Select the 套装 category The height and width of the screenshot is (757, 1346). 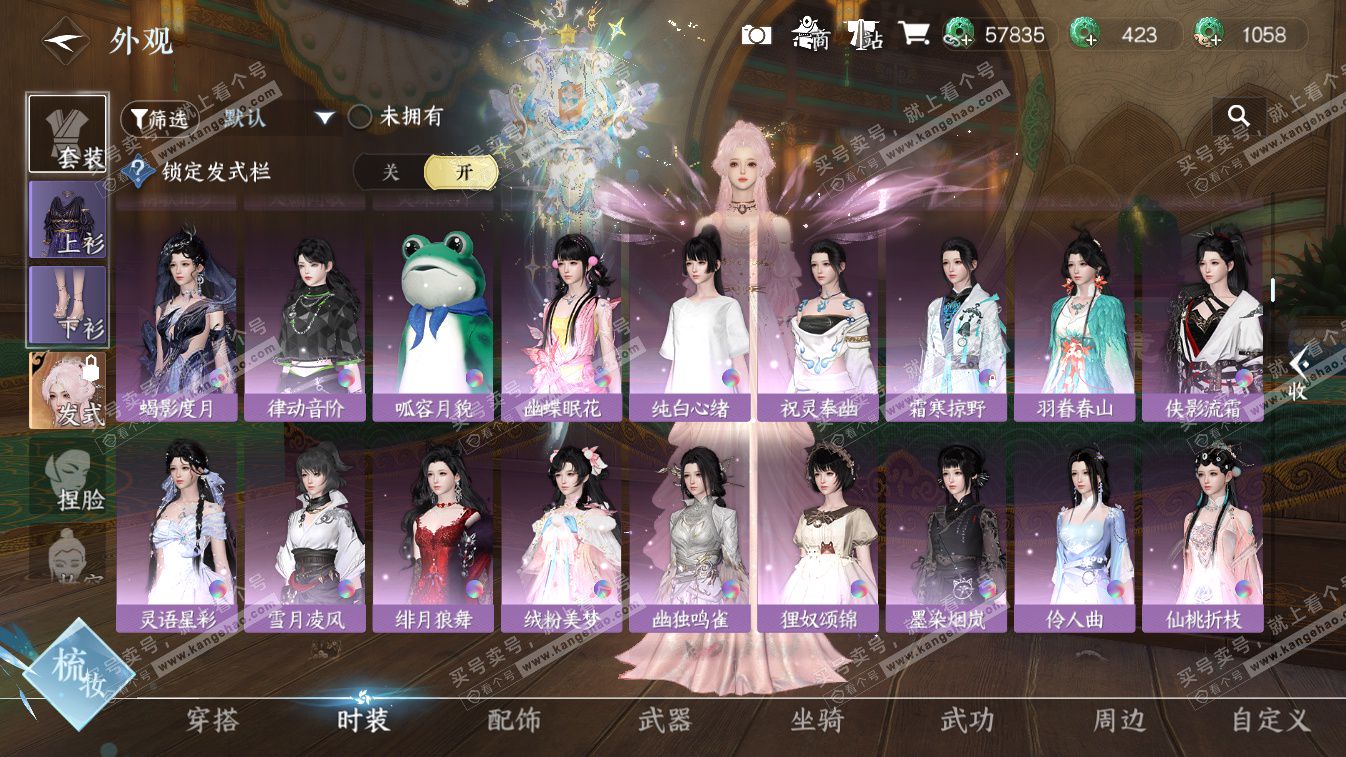coord(68,134)
